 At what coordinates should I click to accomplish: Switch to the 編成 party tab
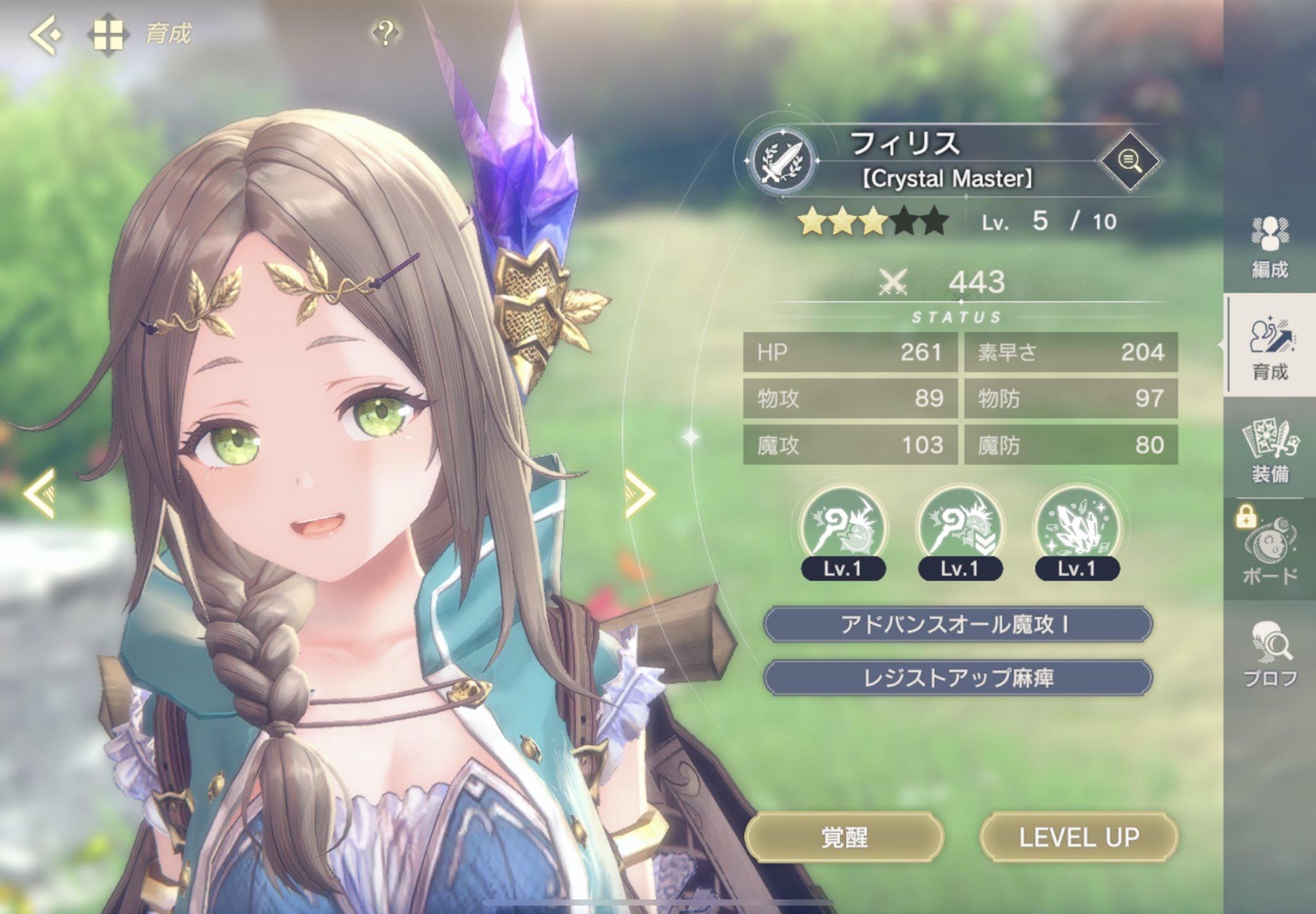click(1270, 247)
